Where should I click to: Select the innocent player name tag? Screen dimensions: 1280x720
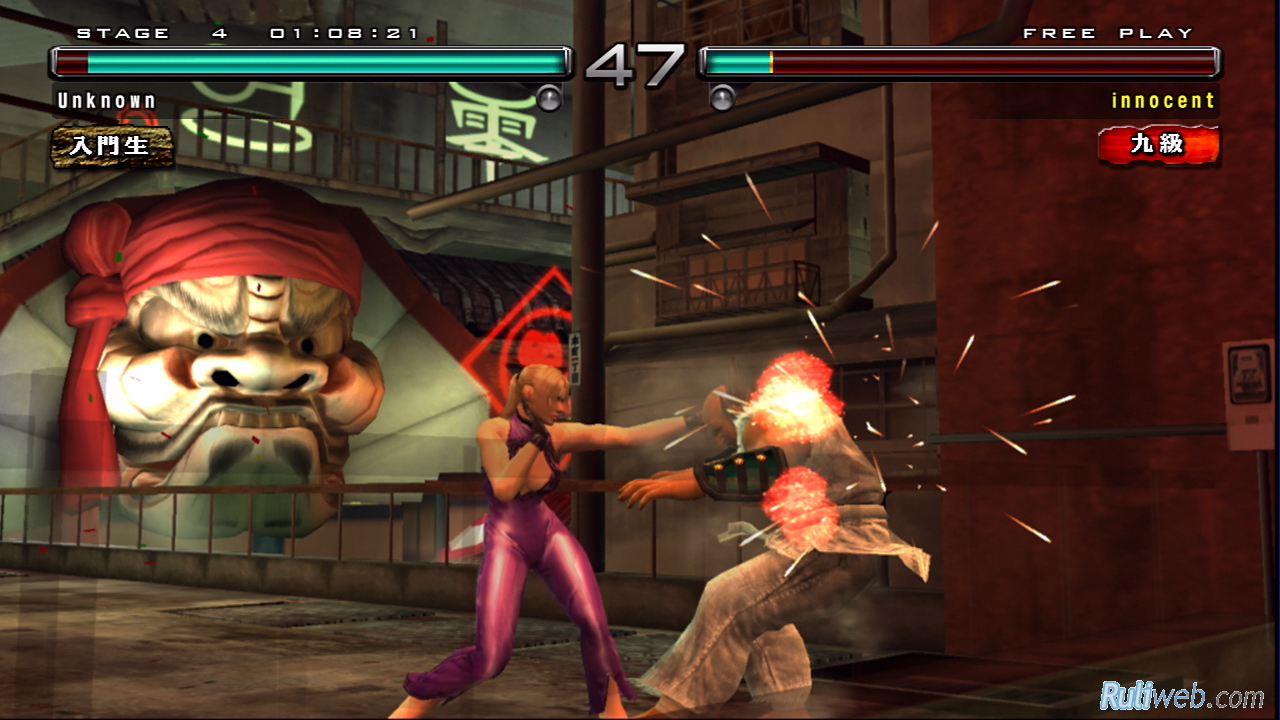tap(1163, 101)
